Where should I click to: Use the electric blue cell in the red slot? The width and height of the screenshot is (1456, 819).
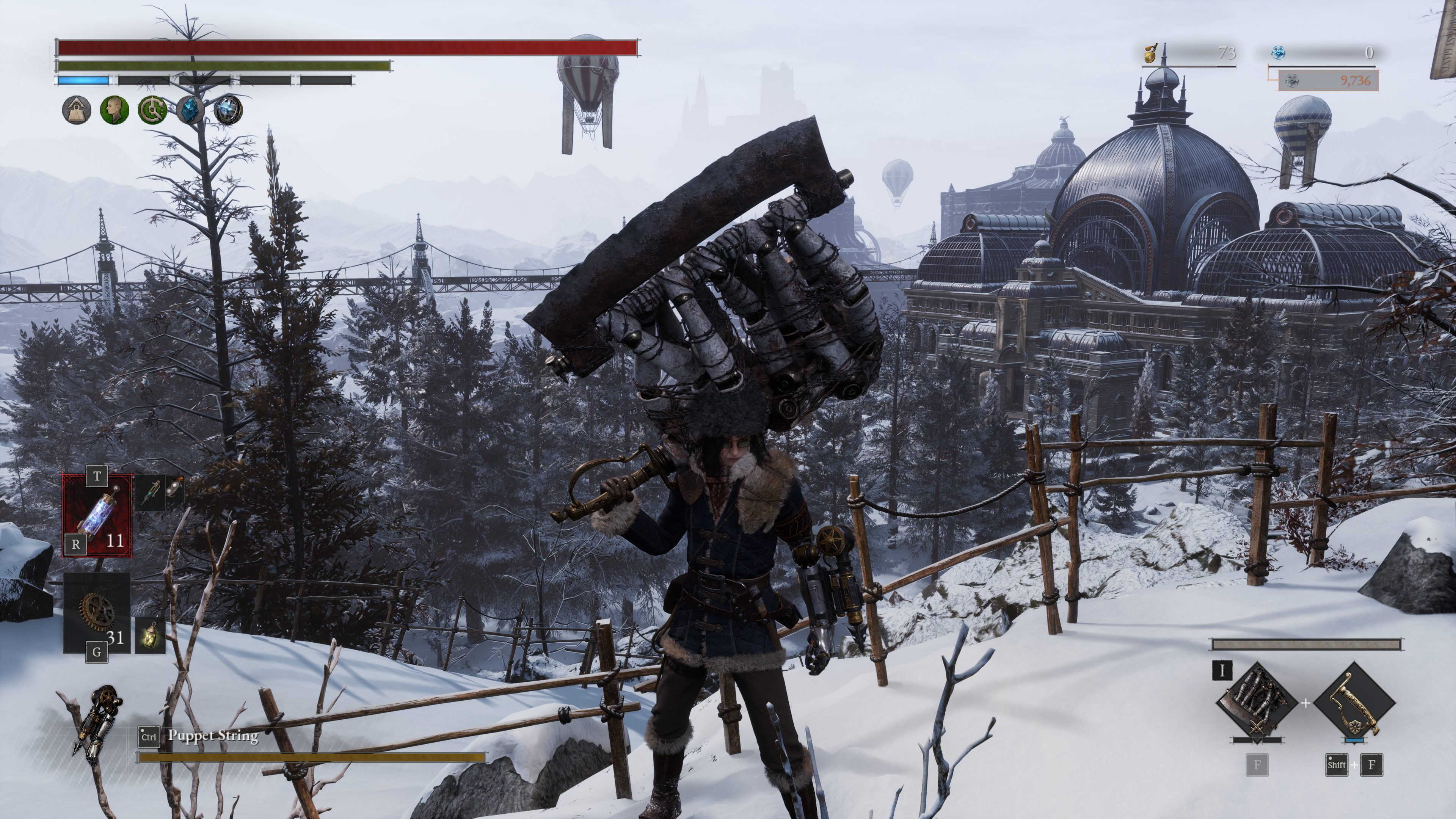(97, 515)
